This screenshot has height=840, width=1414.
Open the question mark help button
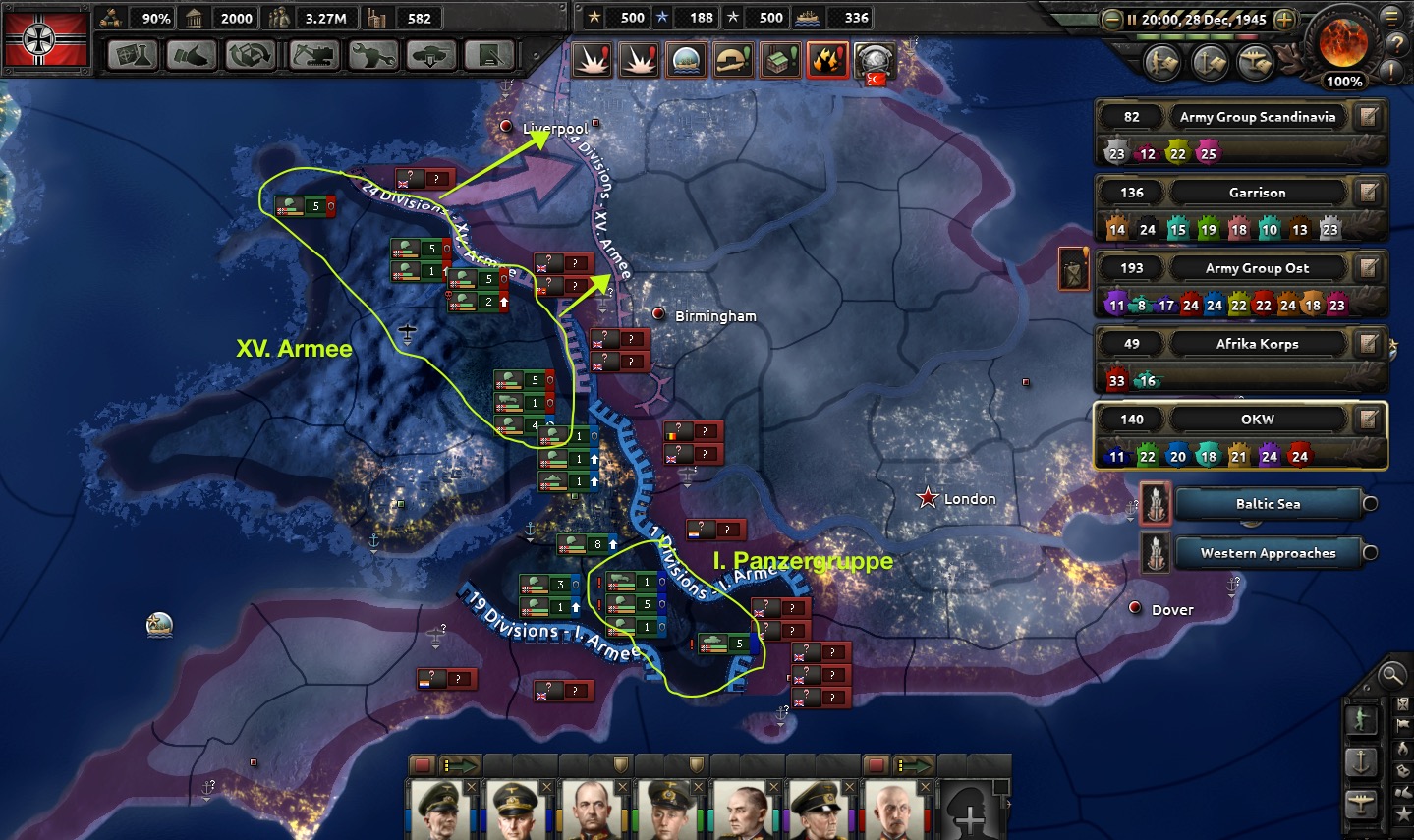(1392, 43)
